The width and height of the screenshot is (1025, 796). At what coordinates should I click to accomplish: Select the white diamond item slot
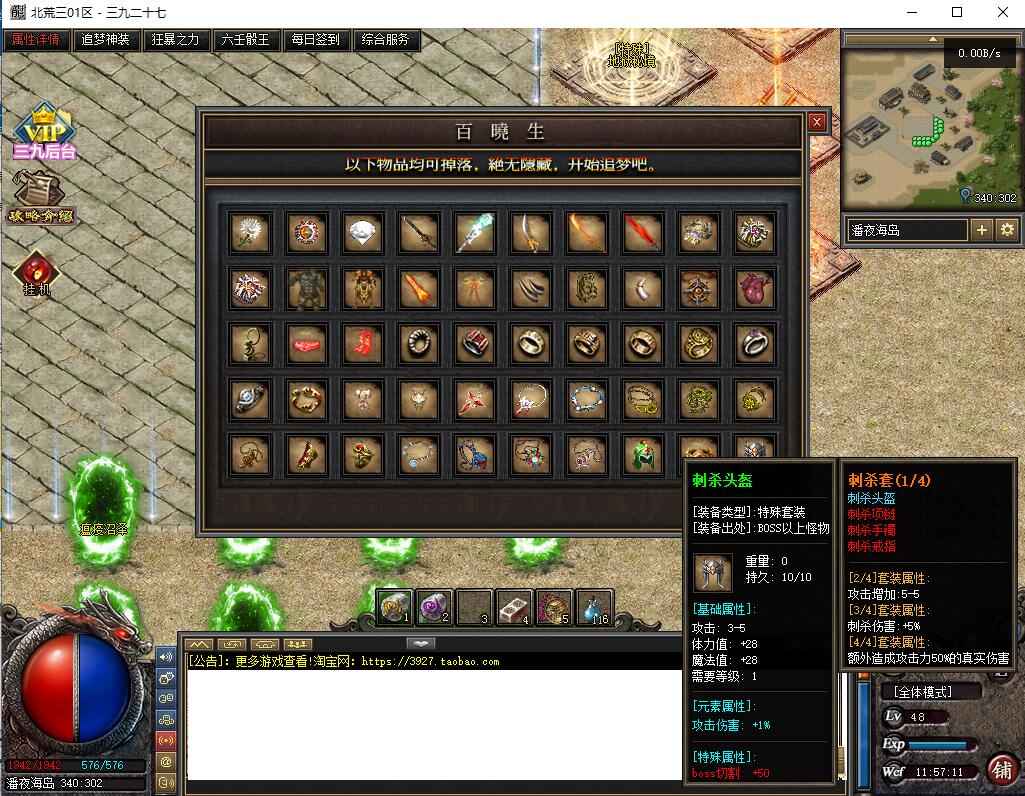tap(359, 233)
